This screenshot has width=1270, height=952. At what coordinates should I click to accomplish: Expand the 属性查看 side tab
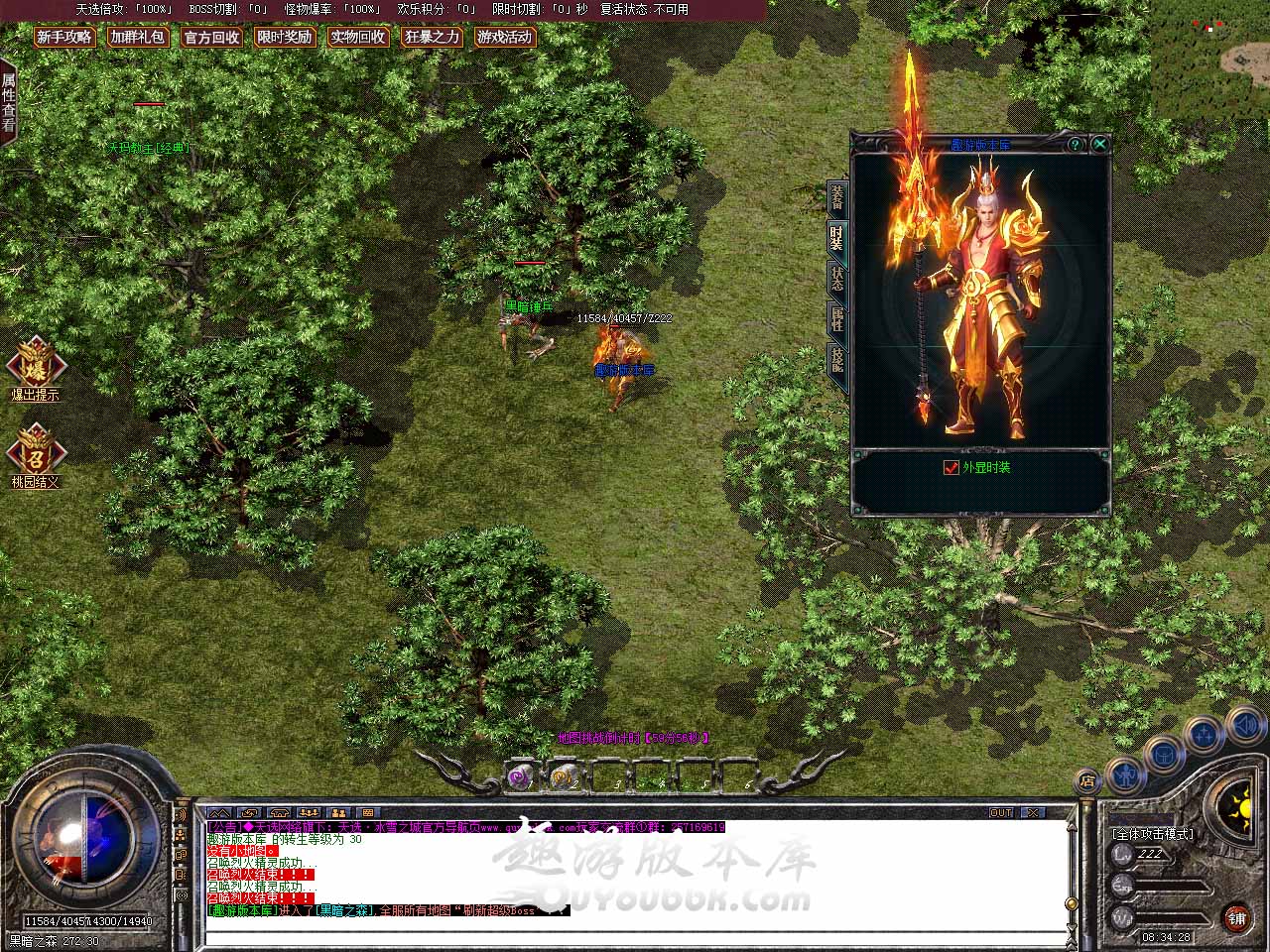[x=8, y=102]
